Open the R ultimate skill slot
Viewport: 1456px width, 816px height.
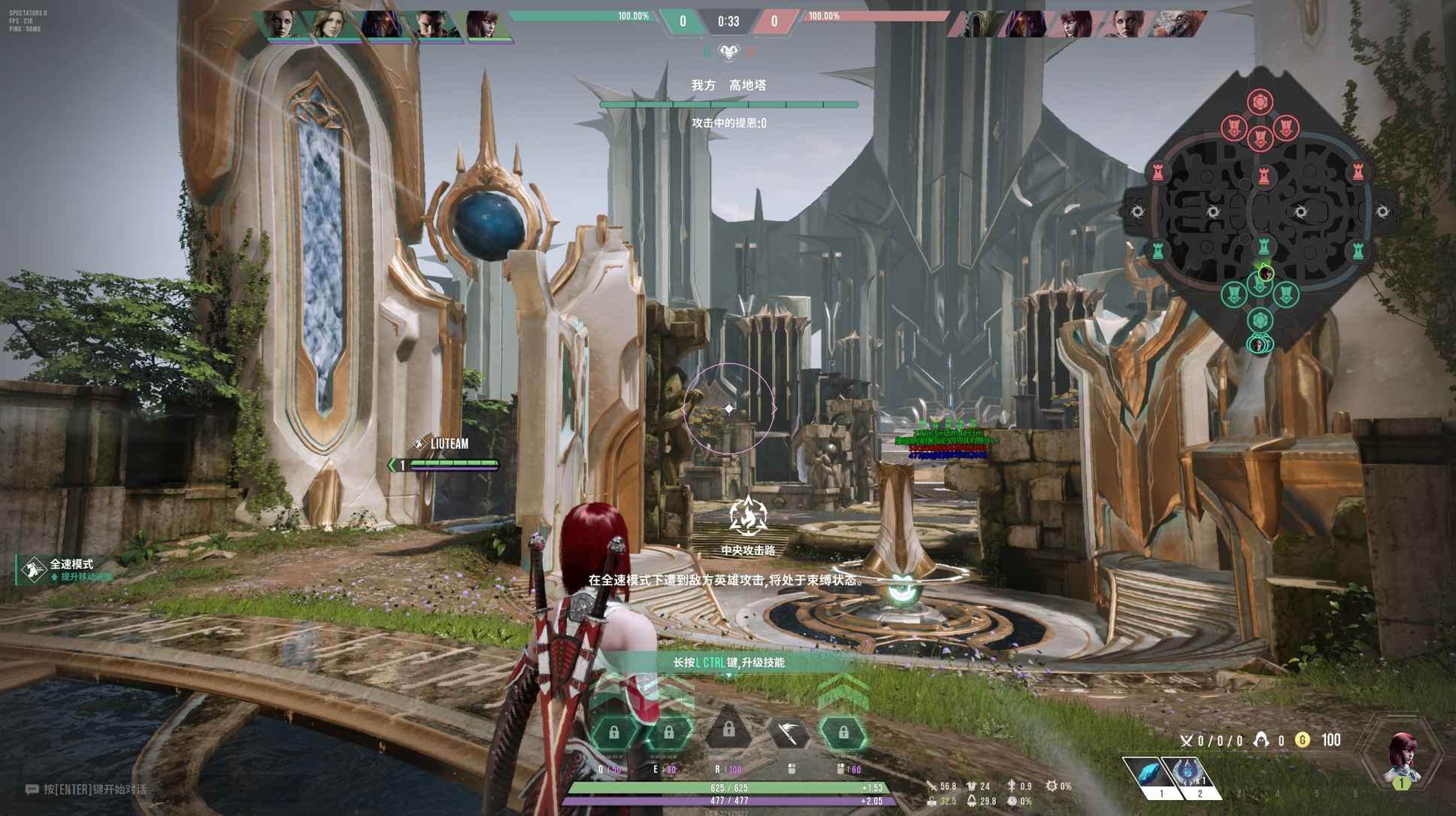729,731
